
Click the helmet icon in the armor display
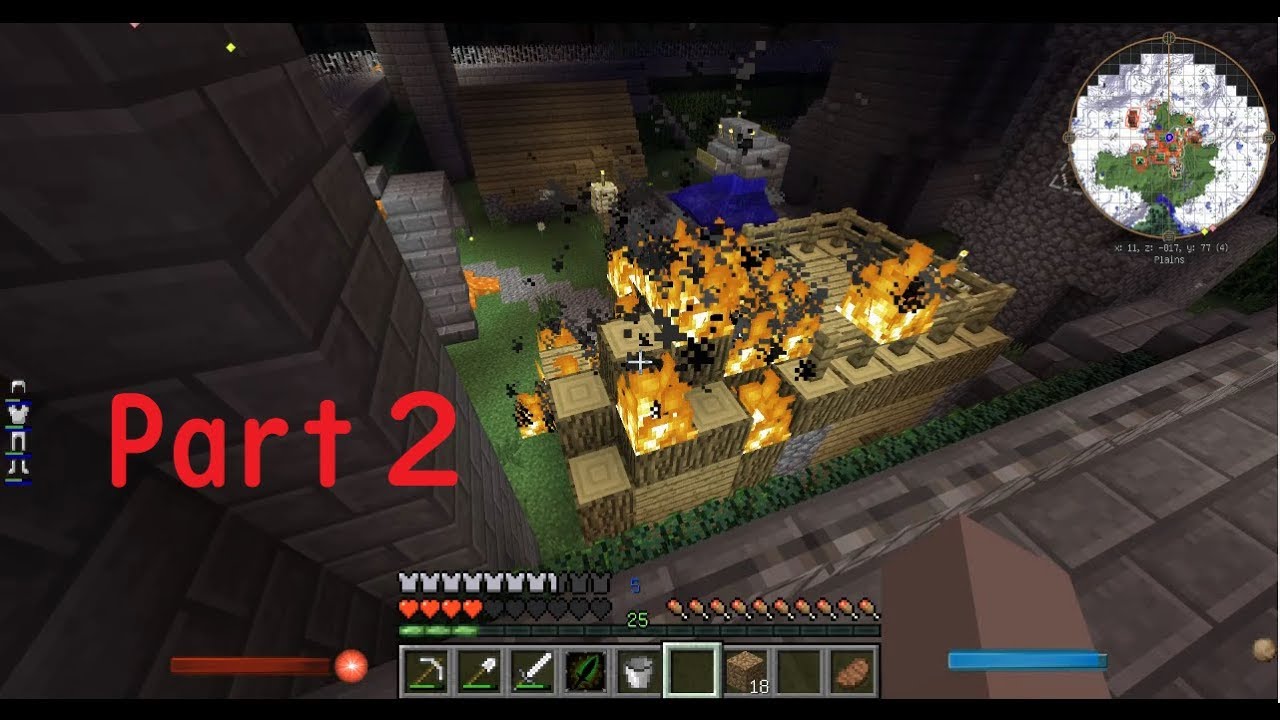pos(18,386)
